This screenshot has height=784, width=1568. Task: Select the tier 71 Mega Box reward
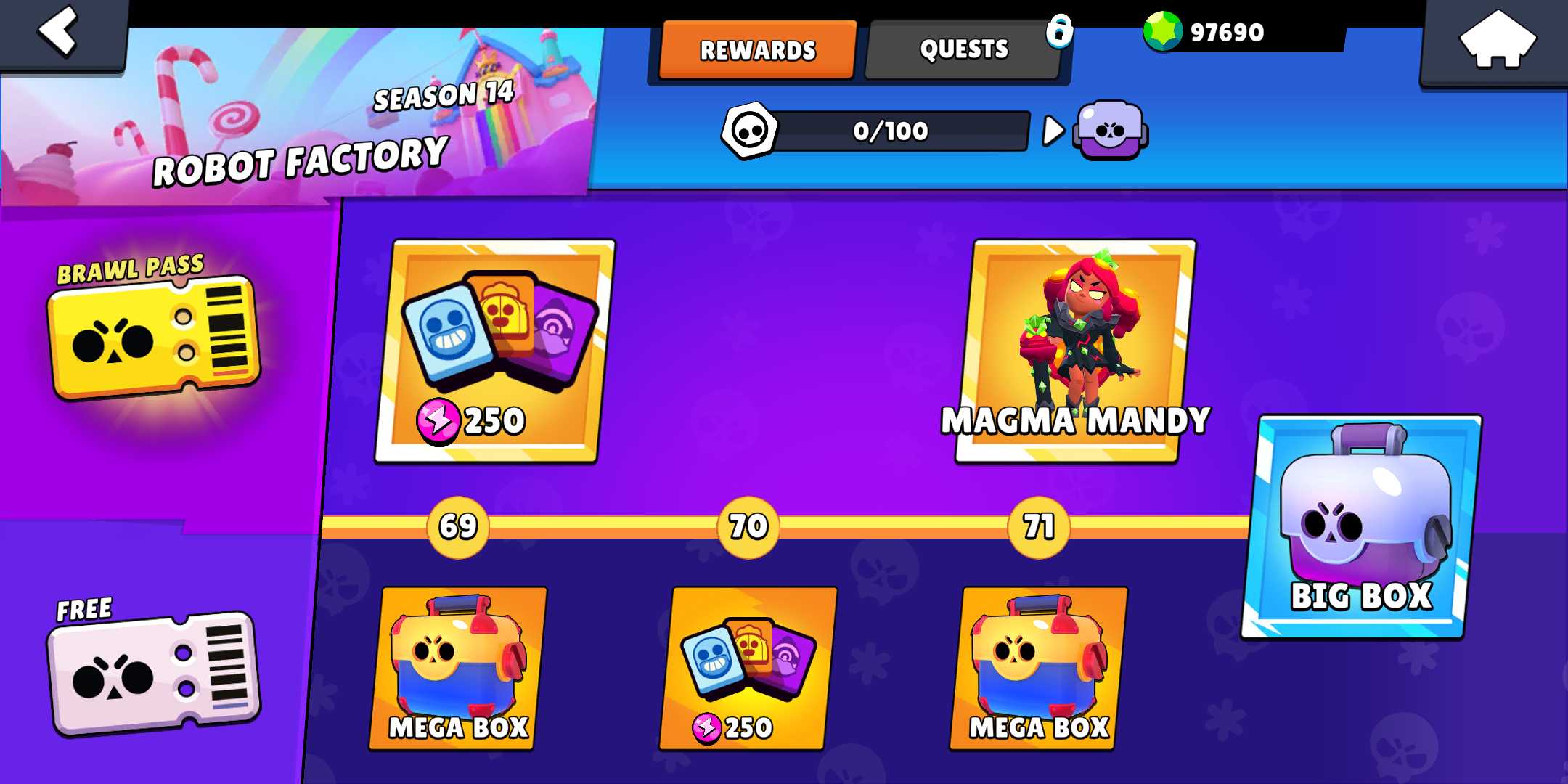click(1039, 668)
